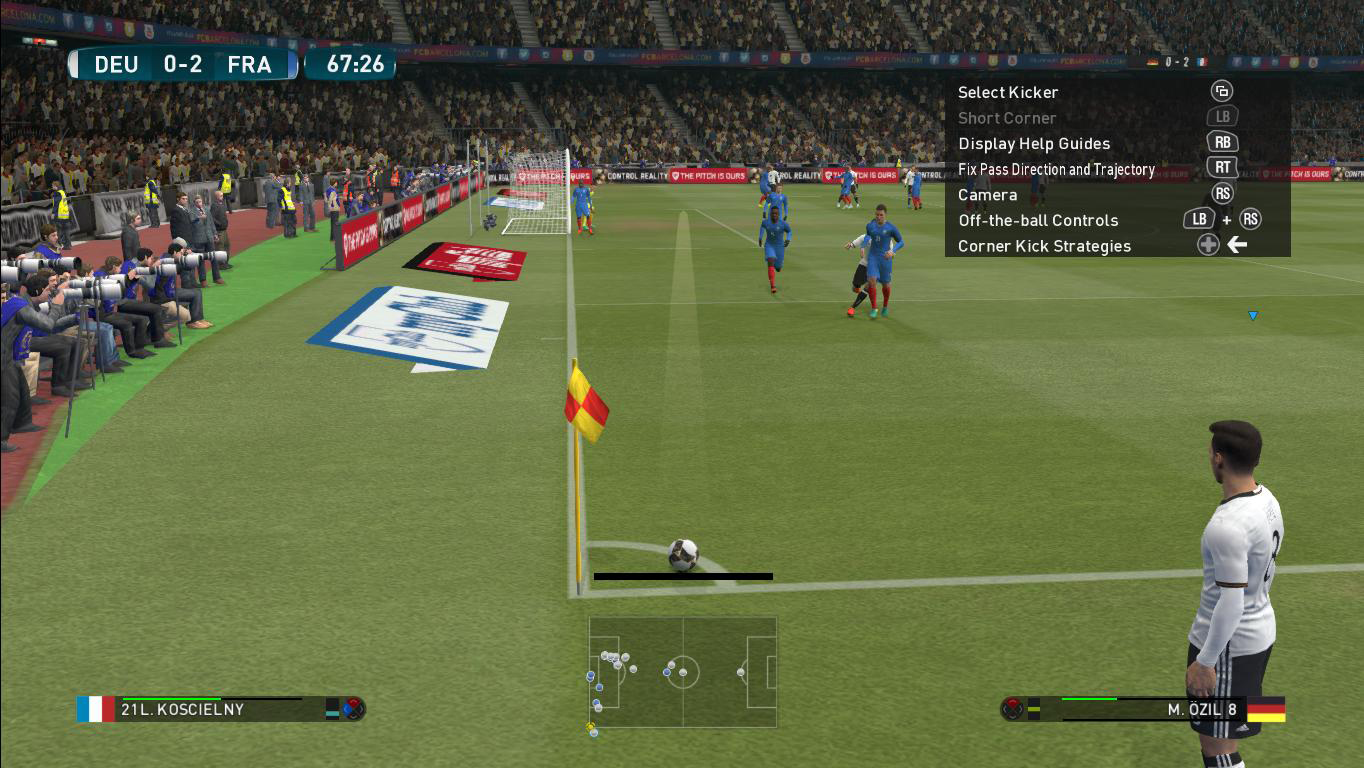Click the controller icon near Koscielny's name
This screenshot has height=768, width=1364.
pyautogui.click(x=355, y=709)
